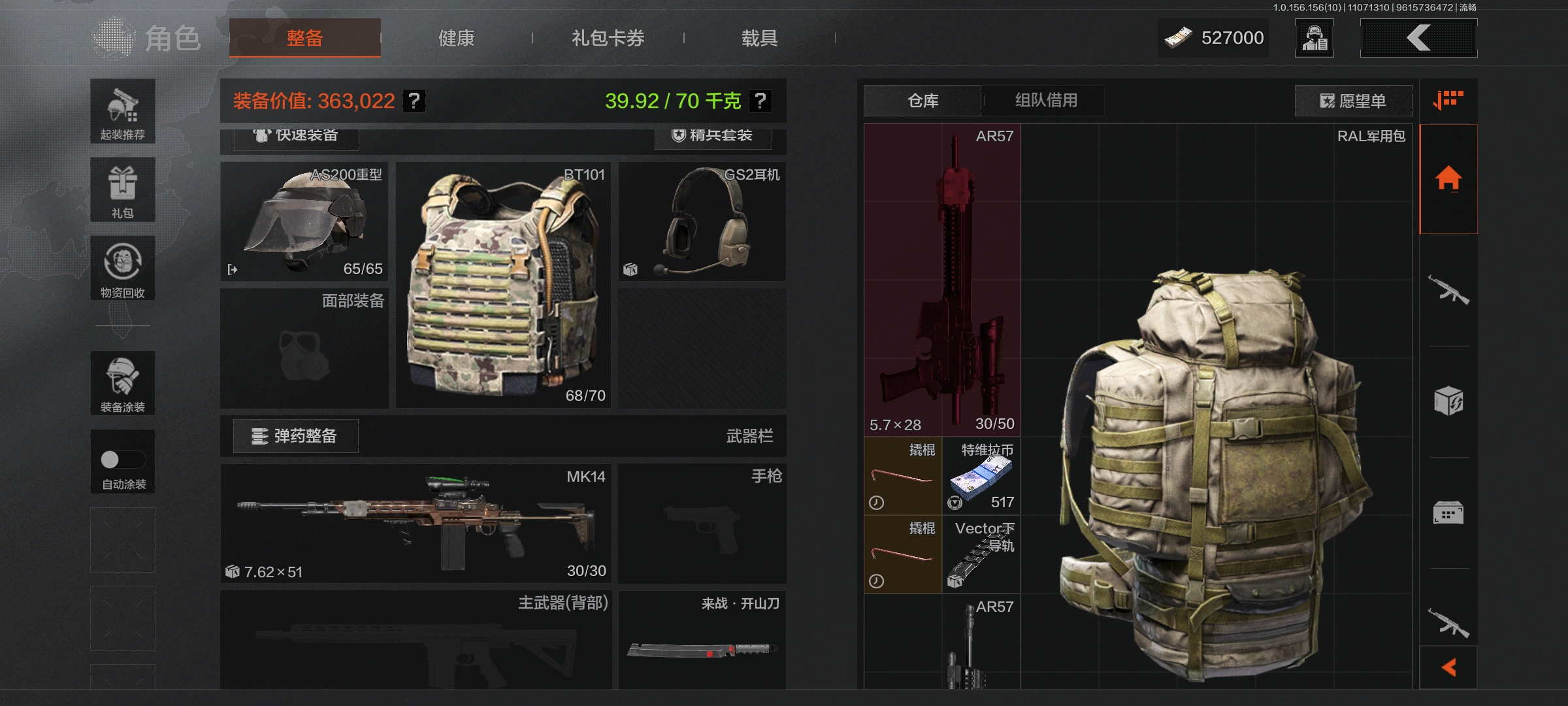Toggle the 自动涂装 switch

pyautogui.click(x=122, y=460)
